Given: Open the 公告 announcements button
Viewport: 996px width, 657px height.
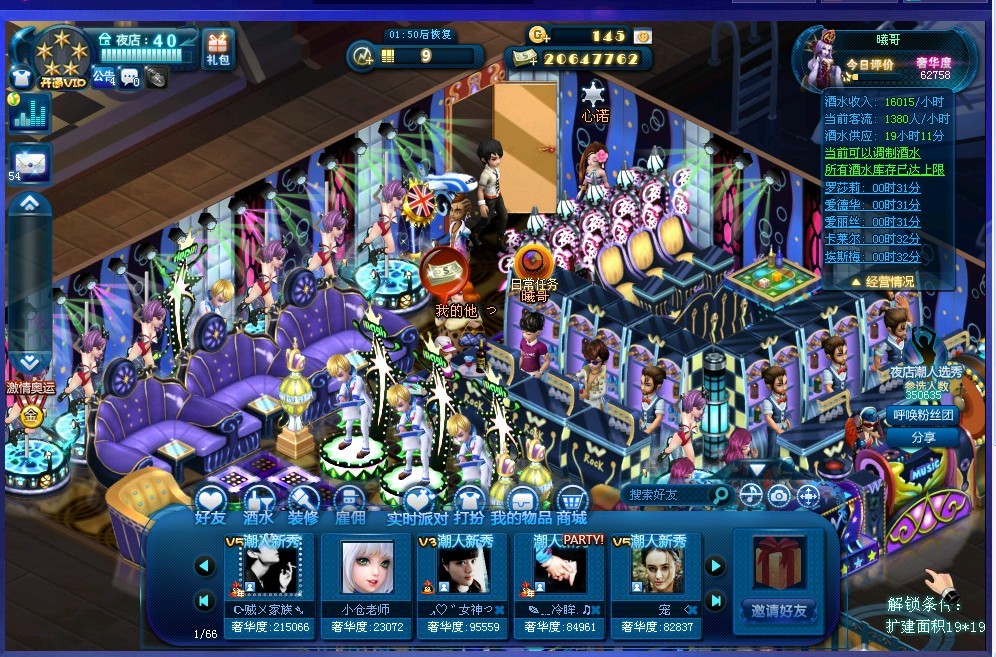Looking at the screenshot, I should 104,76.
